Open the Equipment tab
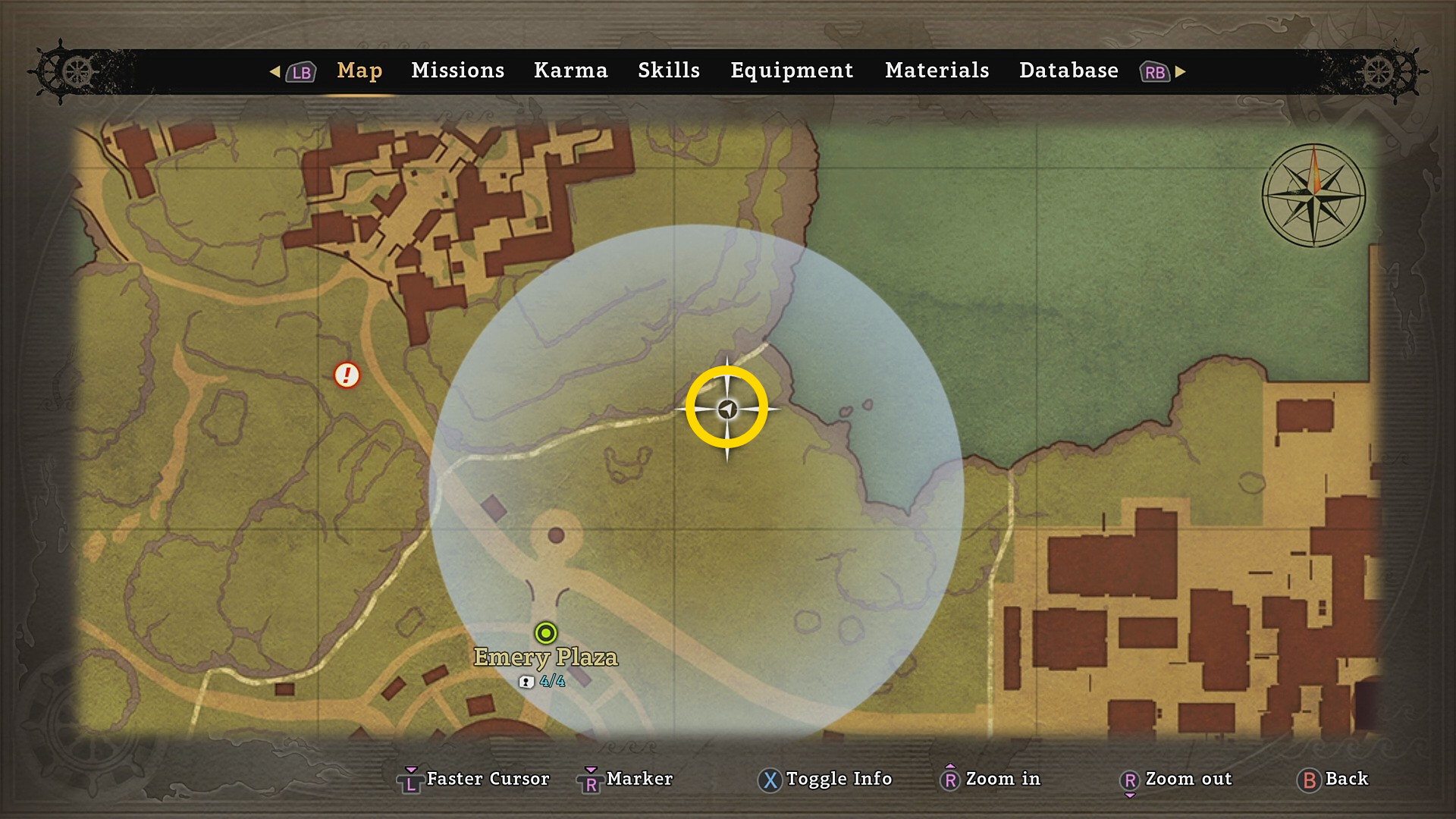The width and height of the screenshot is (1456, 819). [792, 71]
